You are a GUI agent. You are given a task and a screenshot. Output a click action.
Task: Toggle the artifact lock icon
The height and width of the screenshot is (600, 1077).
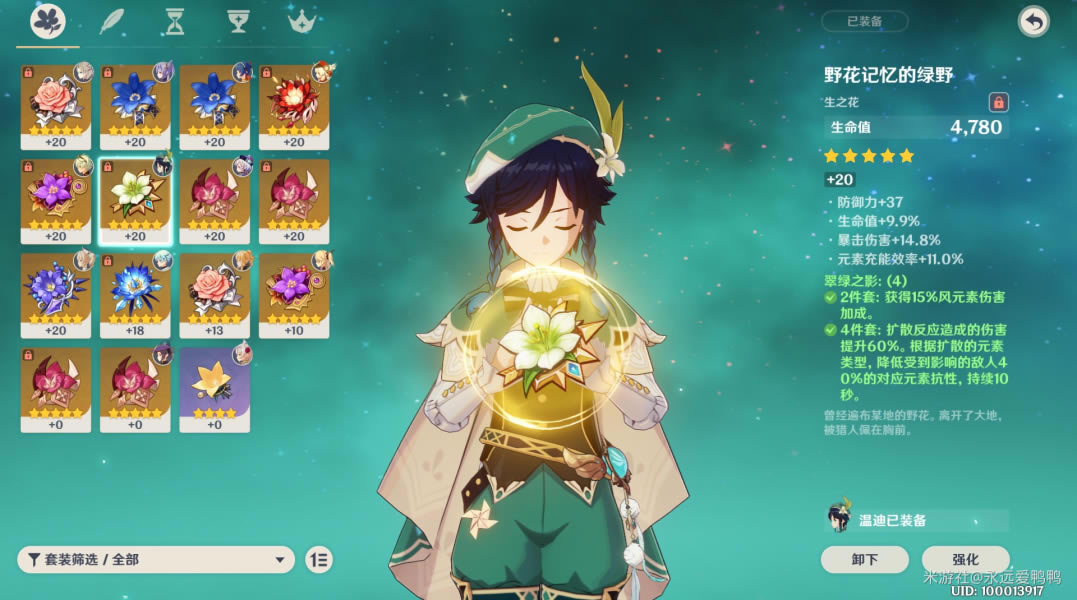point(998,102)
